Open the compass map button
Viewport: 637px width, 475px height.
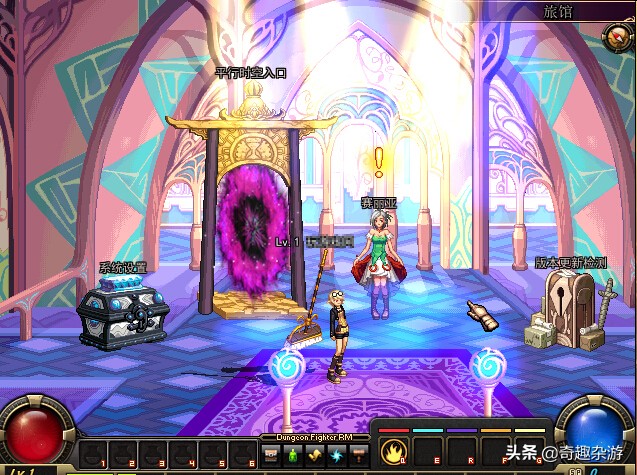616,39
